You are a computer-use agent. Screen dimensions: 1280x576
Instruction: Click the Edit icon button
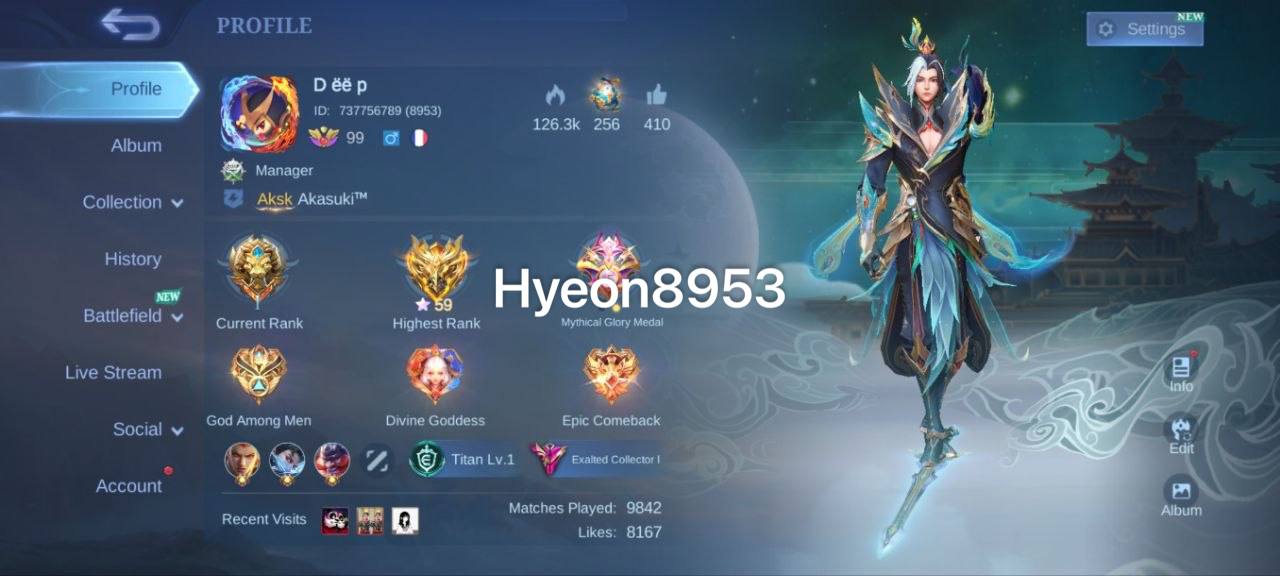1181,434
